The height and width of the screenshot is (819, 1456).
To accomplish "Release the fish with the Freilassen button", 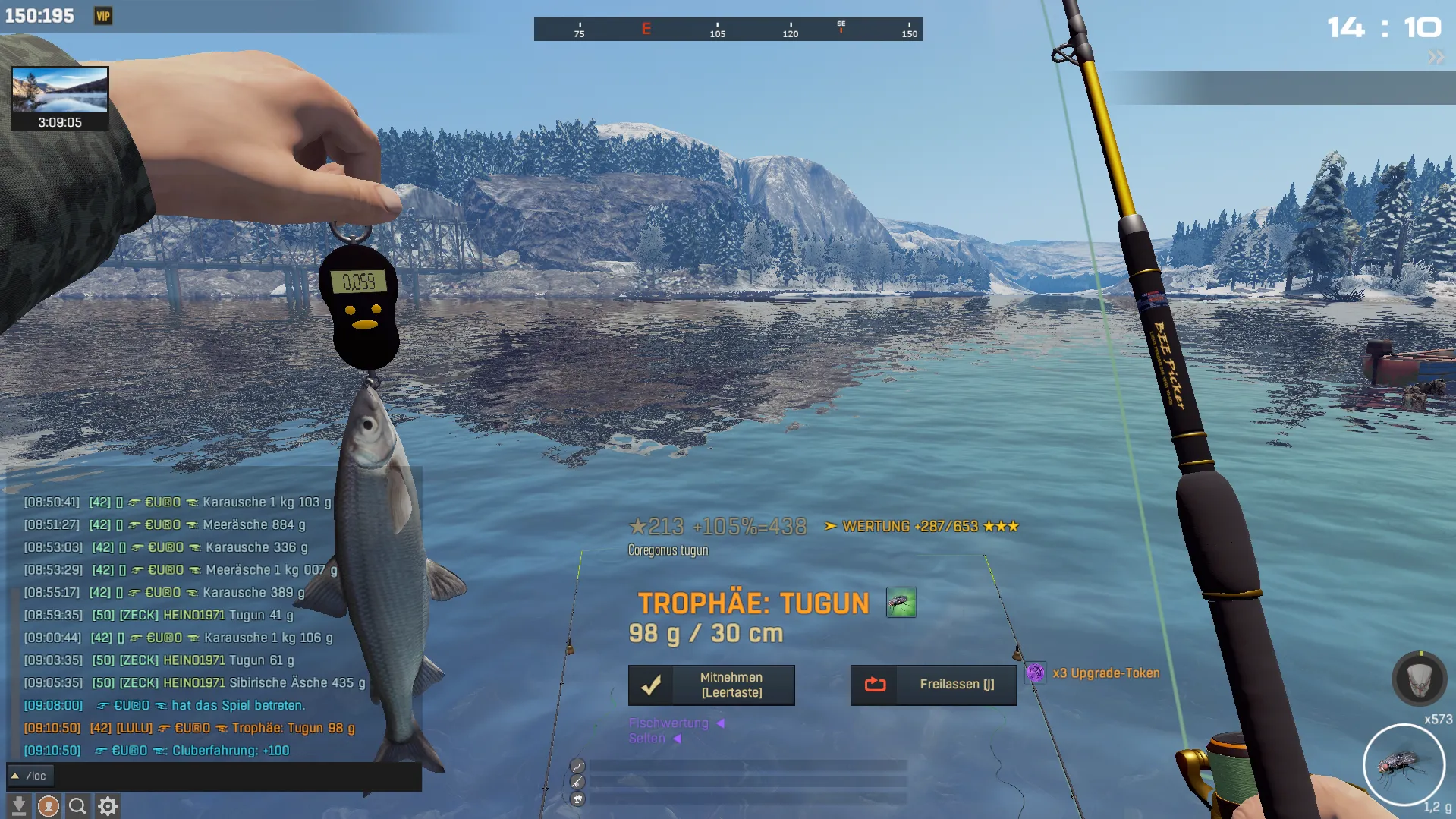I will pos(932,685).
